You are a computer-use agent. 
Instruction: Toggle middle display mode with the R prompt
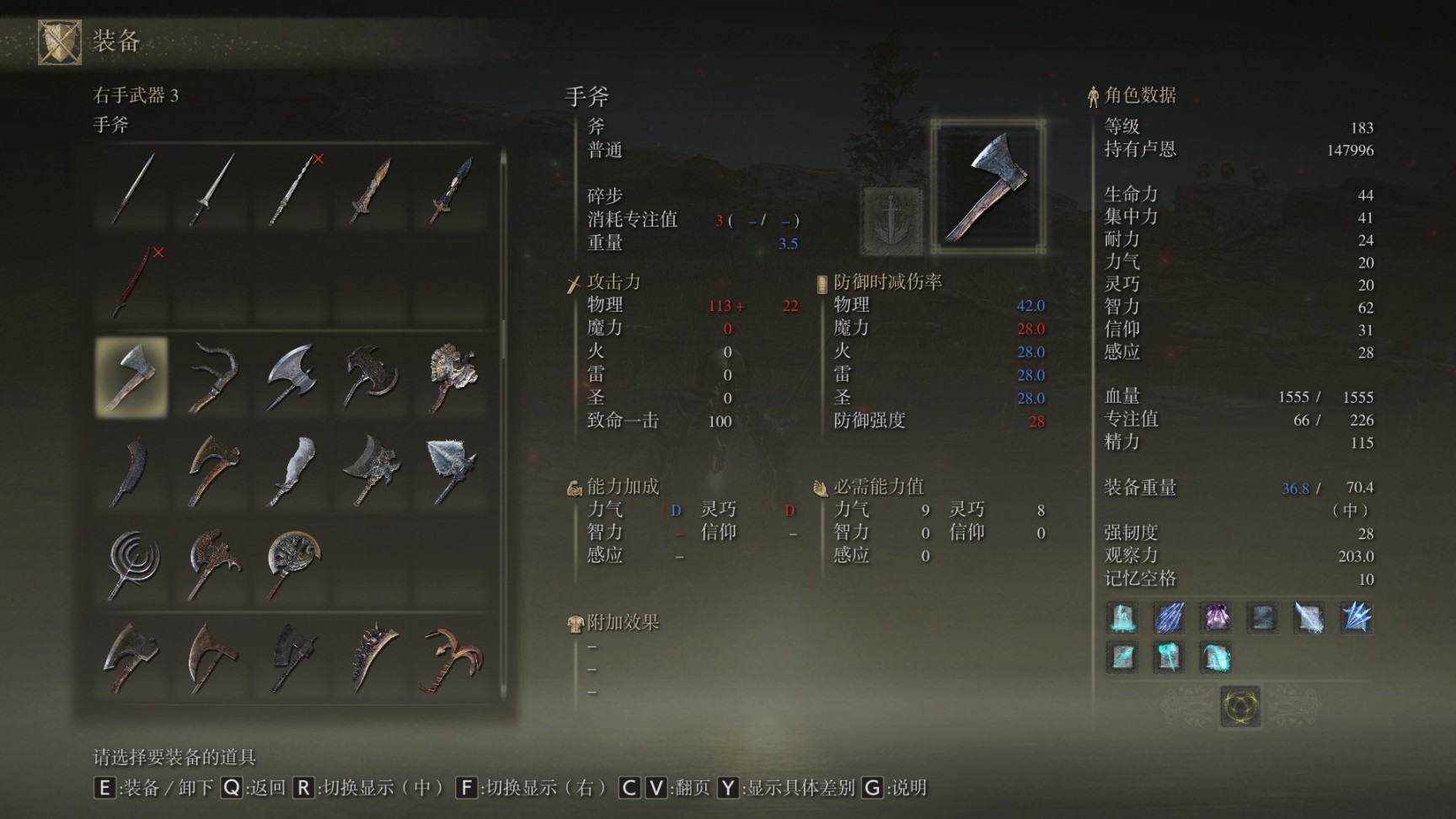click(303, 790)
